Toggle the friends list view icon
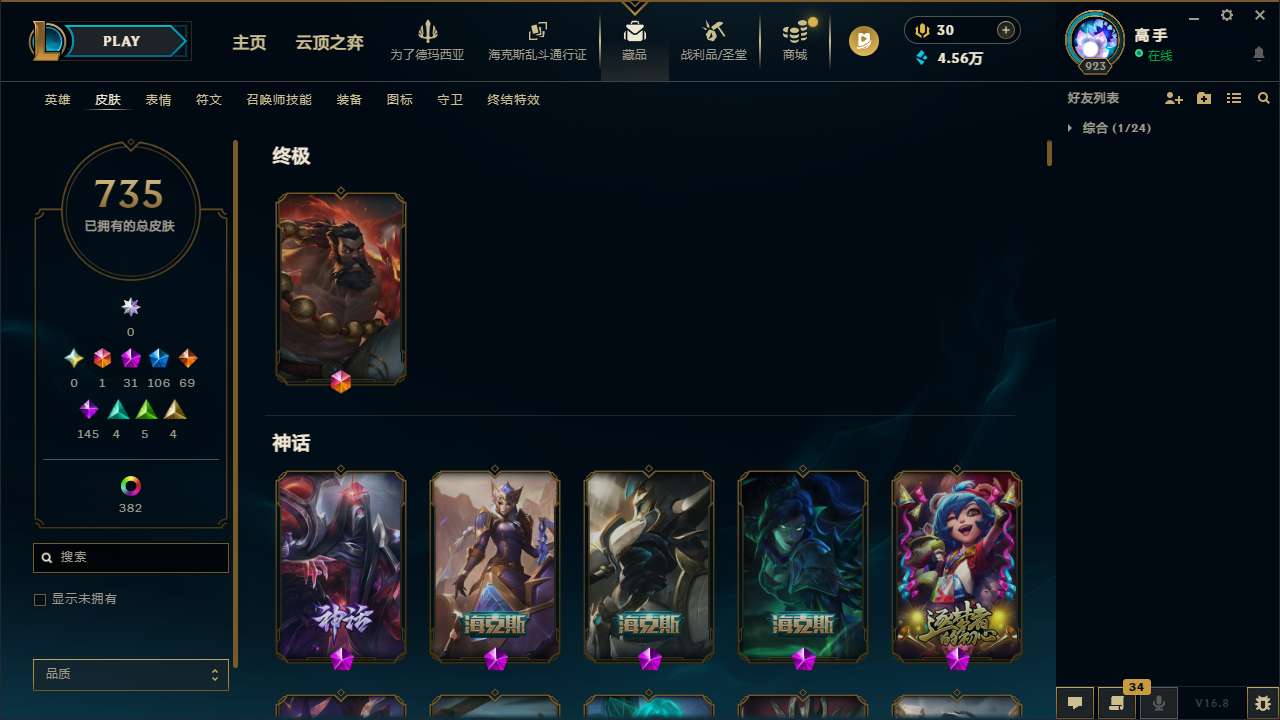Viewport: 1280px width, 720px height. 1234,98
